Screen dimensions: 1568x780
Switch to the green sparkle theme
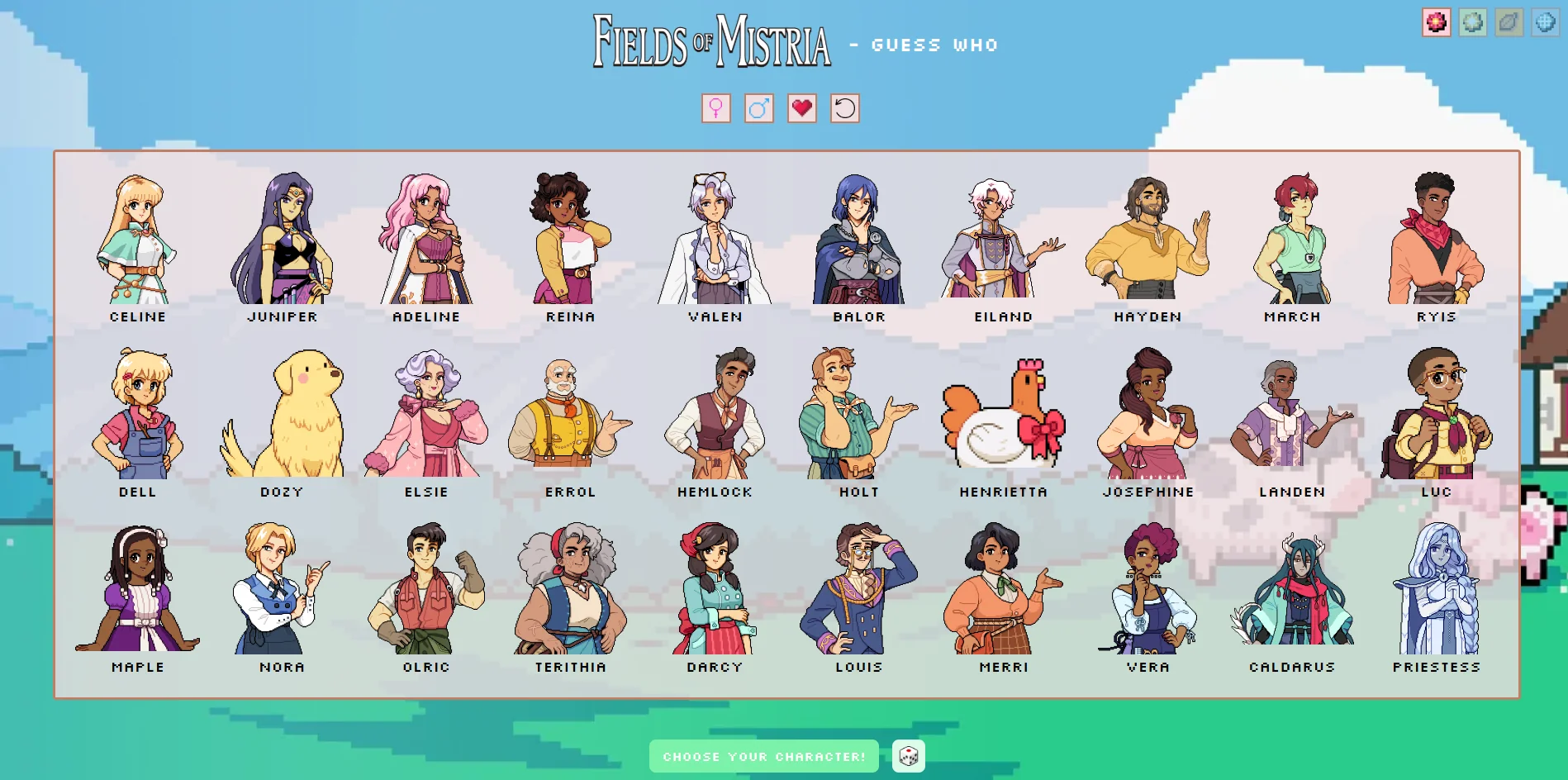tap(1472, 23)
